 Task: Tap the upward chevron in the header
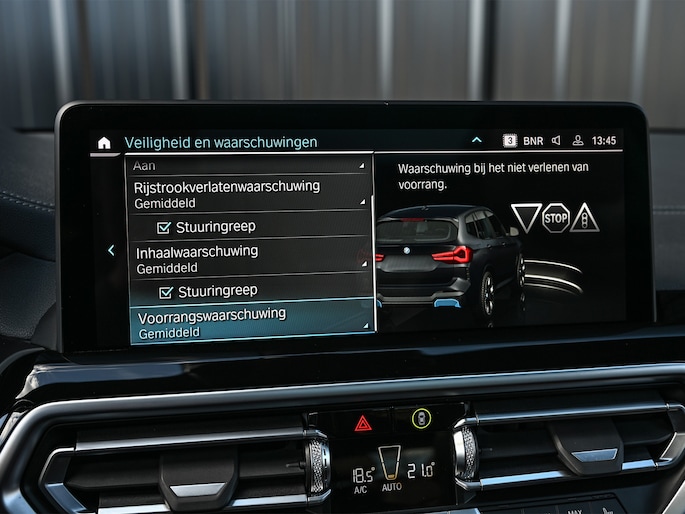click(x=477, y=141)
